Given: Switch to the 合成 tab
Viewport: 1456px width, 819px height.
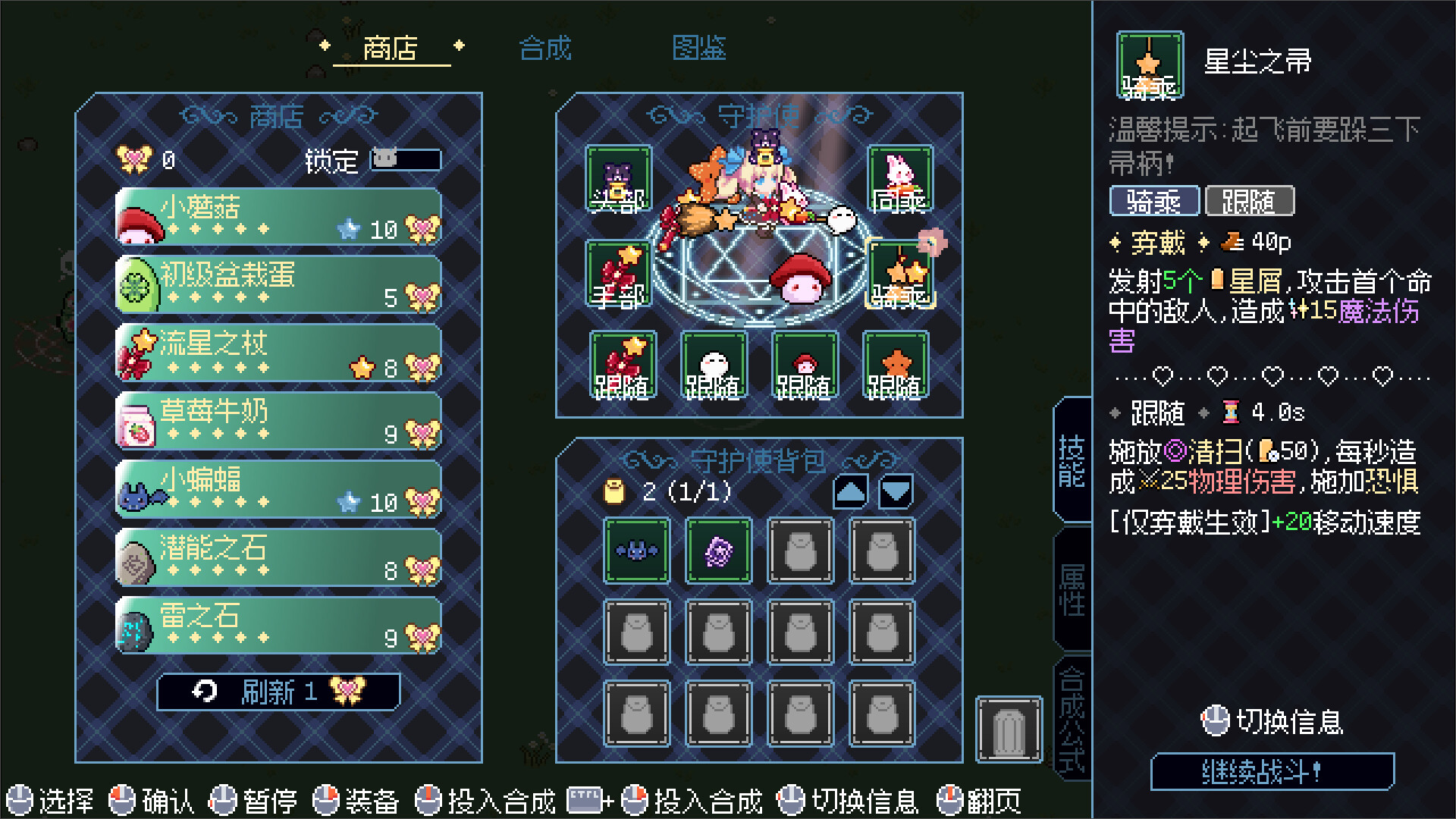Looking at the screenshot, I should pyautogui.click(x=545, y=48).
